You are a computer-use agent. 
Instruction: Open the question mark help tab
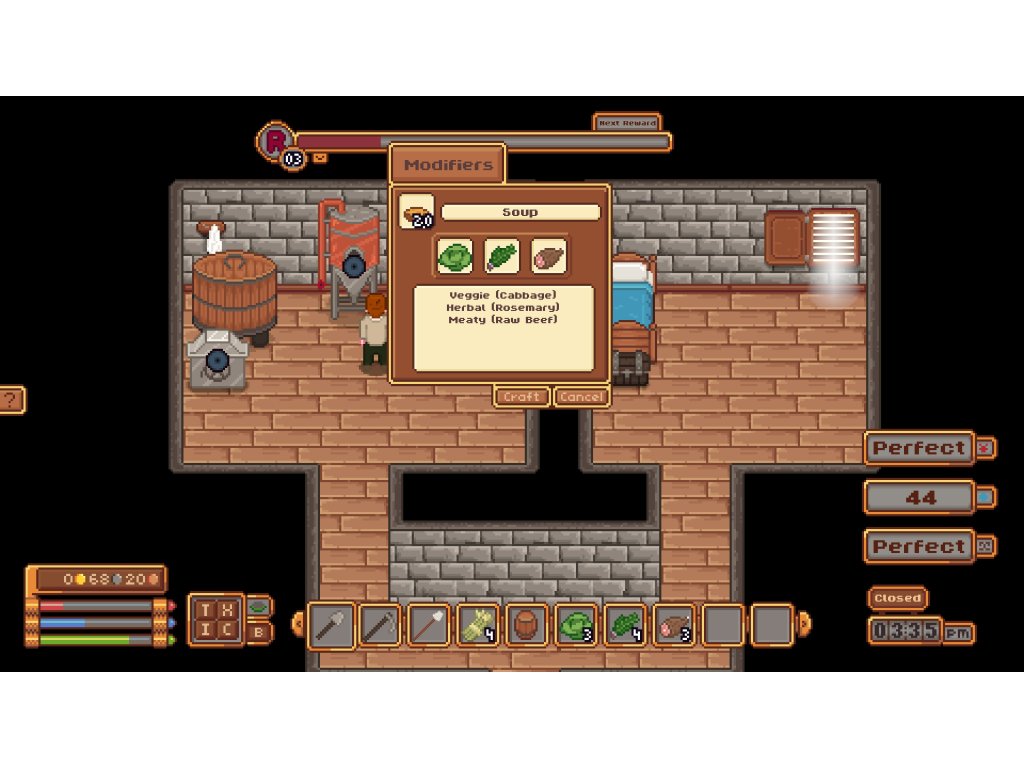11,400
